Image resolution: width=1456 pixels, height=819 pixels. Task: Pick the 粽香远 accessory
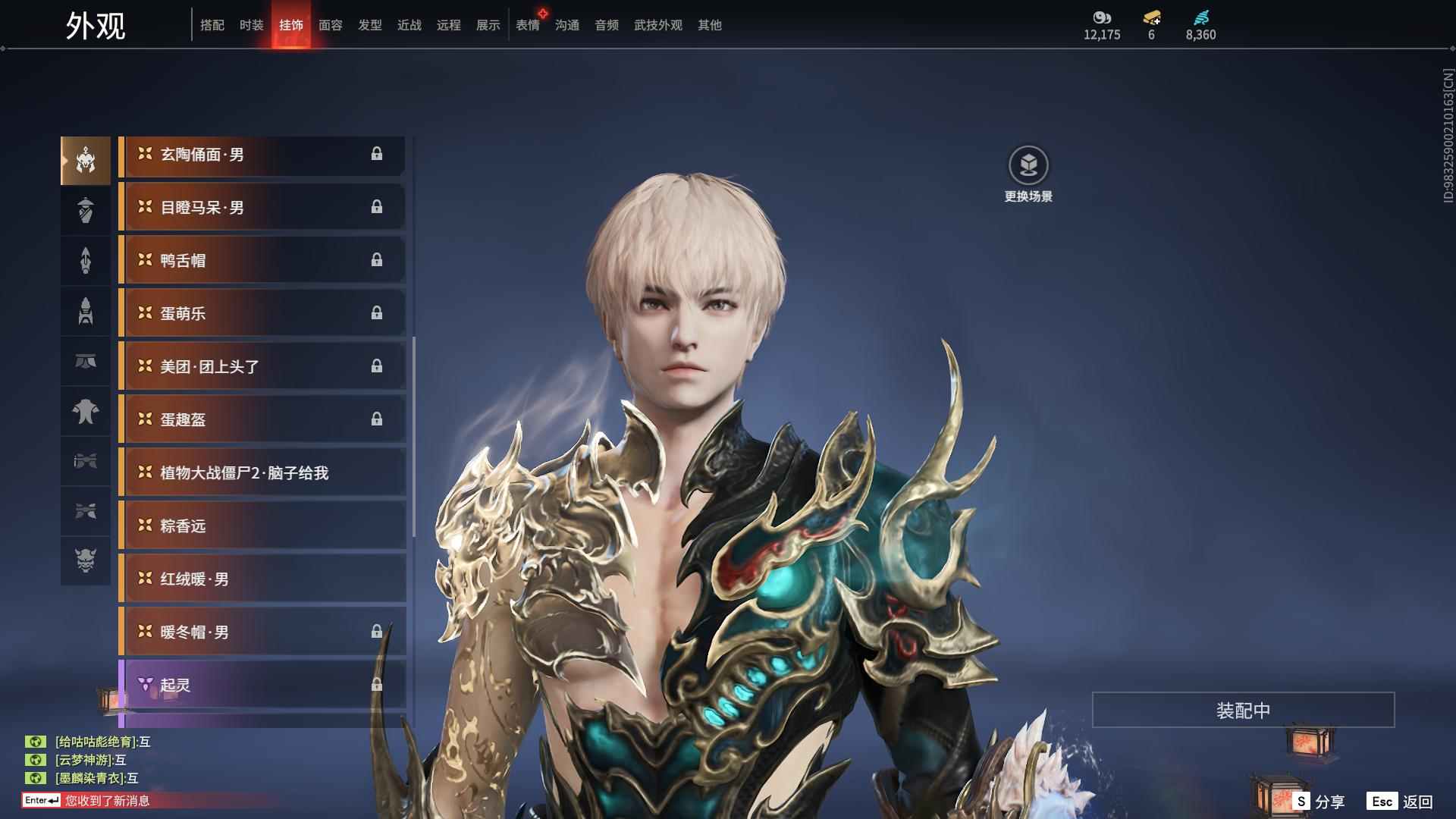tap(262, 526)
